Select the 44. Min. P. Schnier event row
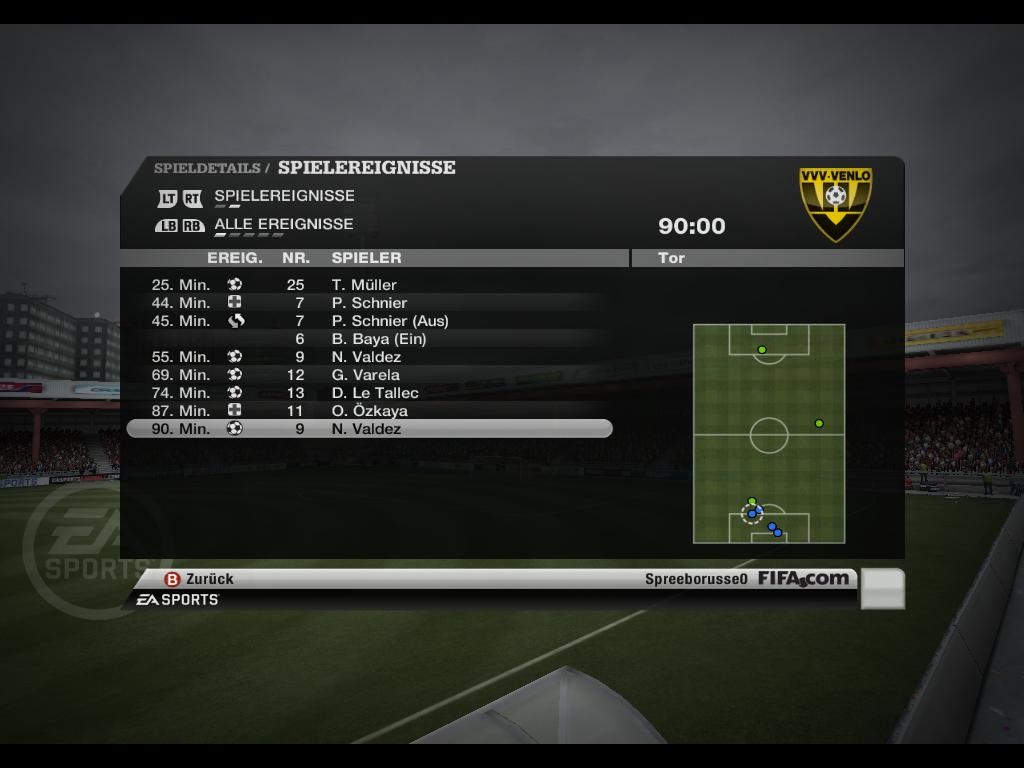Screen dimensions: 1024x768 [368, 303]
